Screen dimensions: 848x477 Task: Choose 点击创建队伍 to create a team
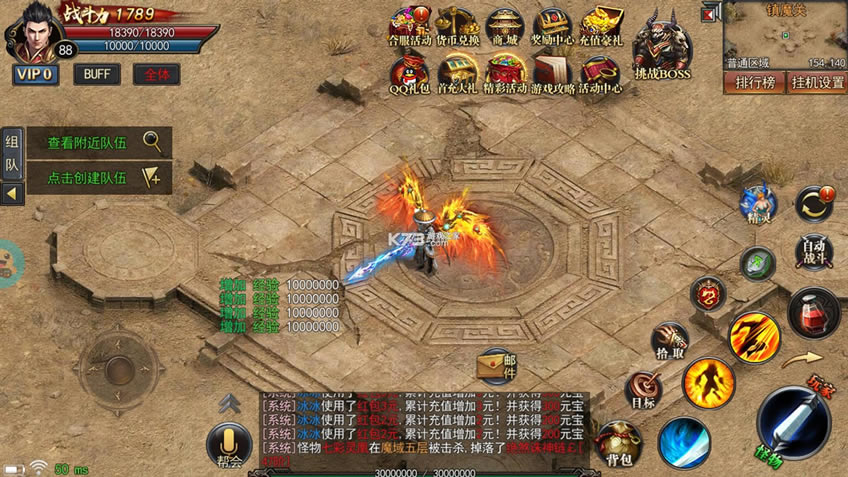point(99,177)
